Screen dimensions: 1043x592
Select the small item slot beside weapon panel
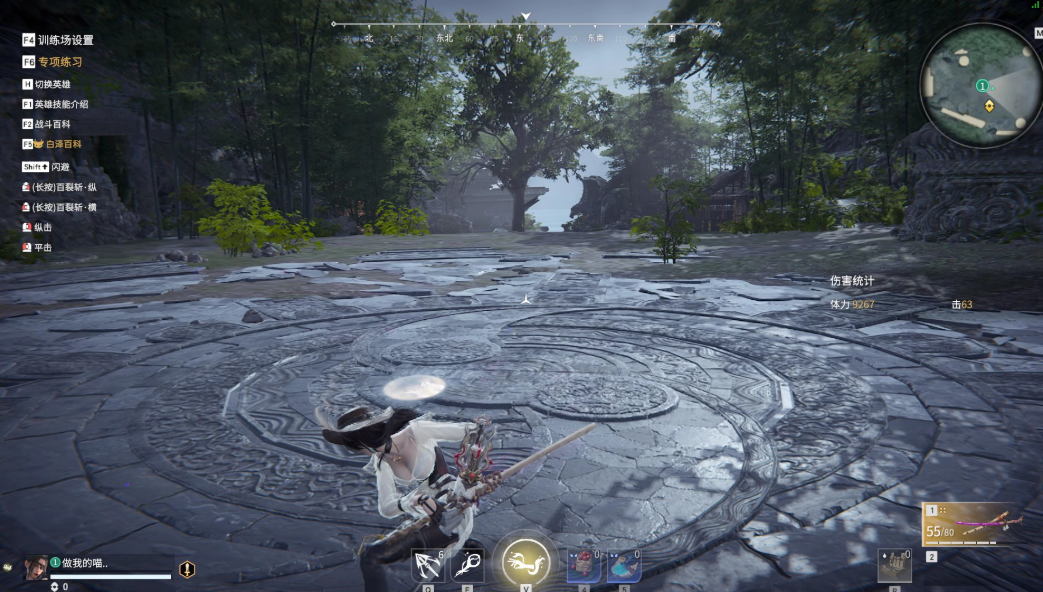coord(894,565)
